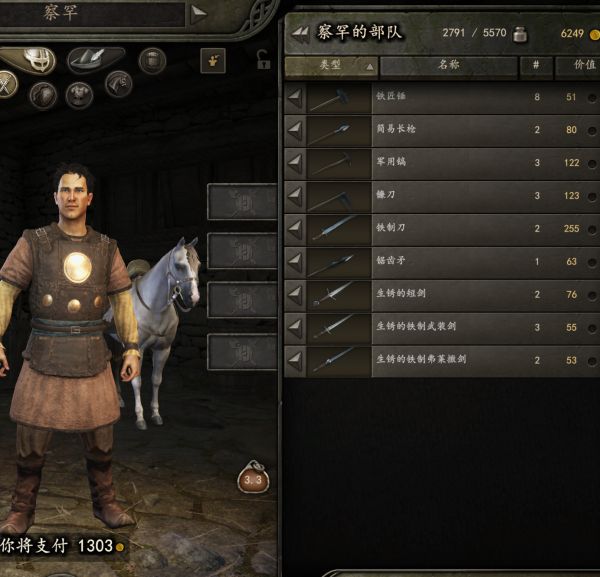Sort inventory by 名称 column
Viewport: 600px width, 577px height.
pos(448,67)
